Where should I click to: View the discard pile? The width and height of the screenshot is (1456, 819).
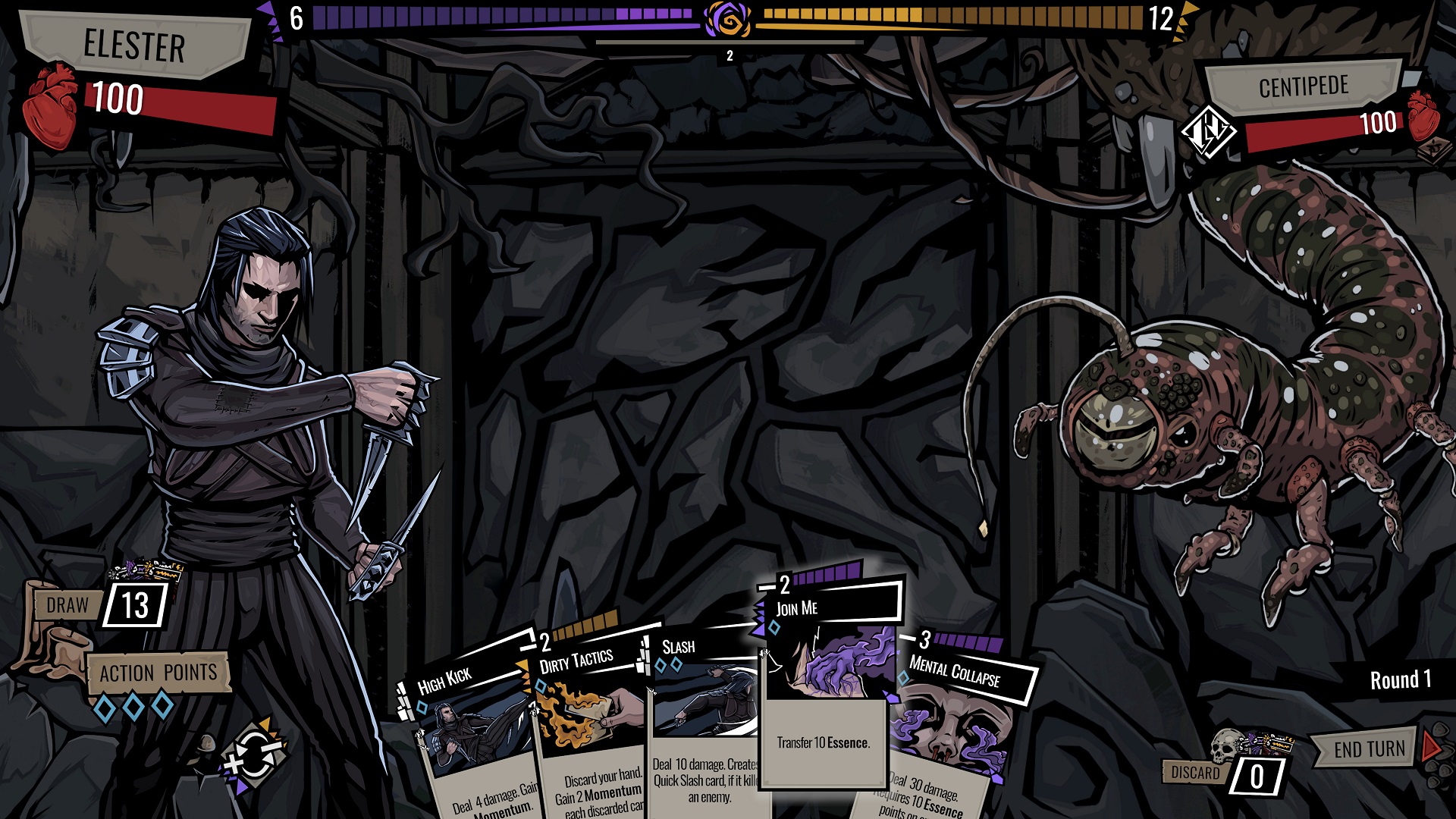[1255, 775]
